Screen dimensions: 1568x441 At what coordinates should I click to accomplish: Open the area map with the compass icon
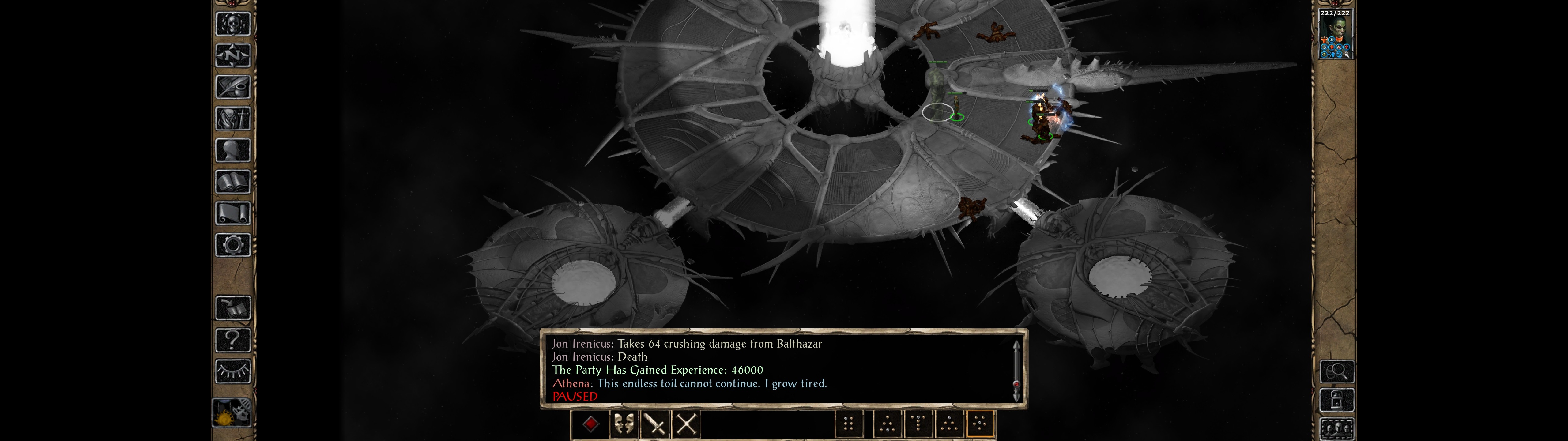coord(232,55)
